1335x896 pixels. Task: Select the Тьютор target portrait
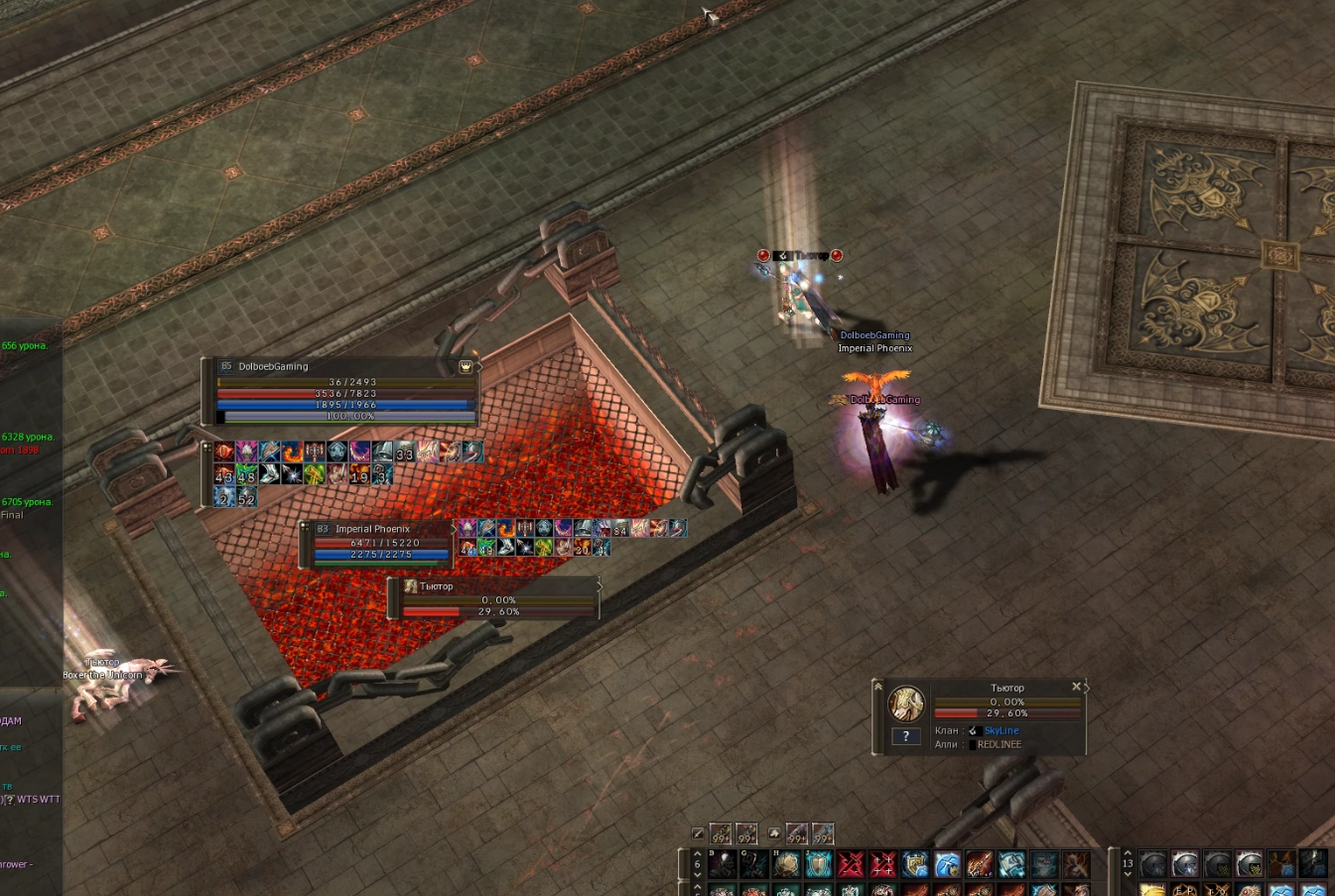pos(905,704)
